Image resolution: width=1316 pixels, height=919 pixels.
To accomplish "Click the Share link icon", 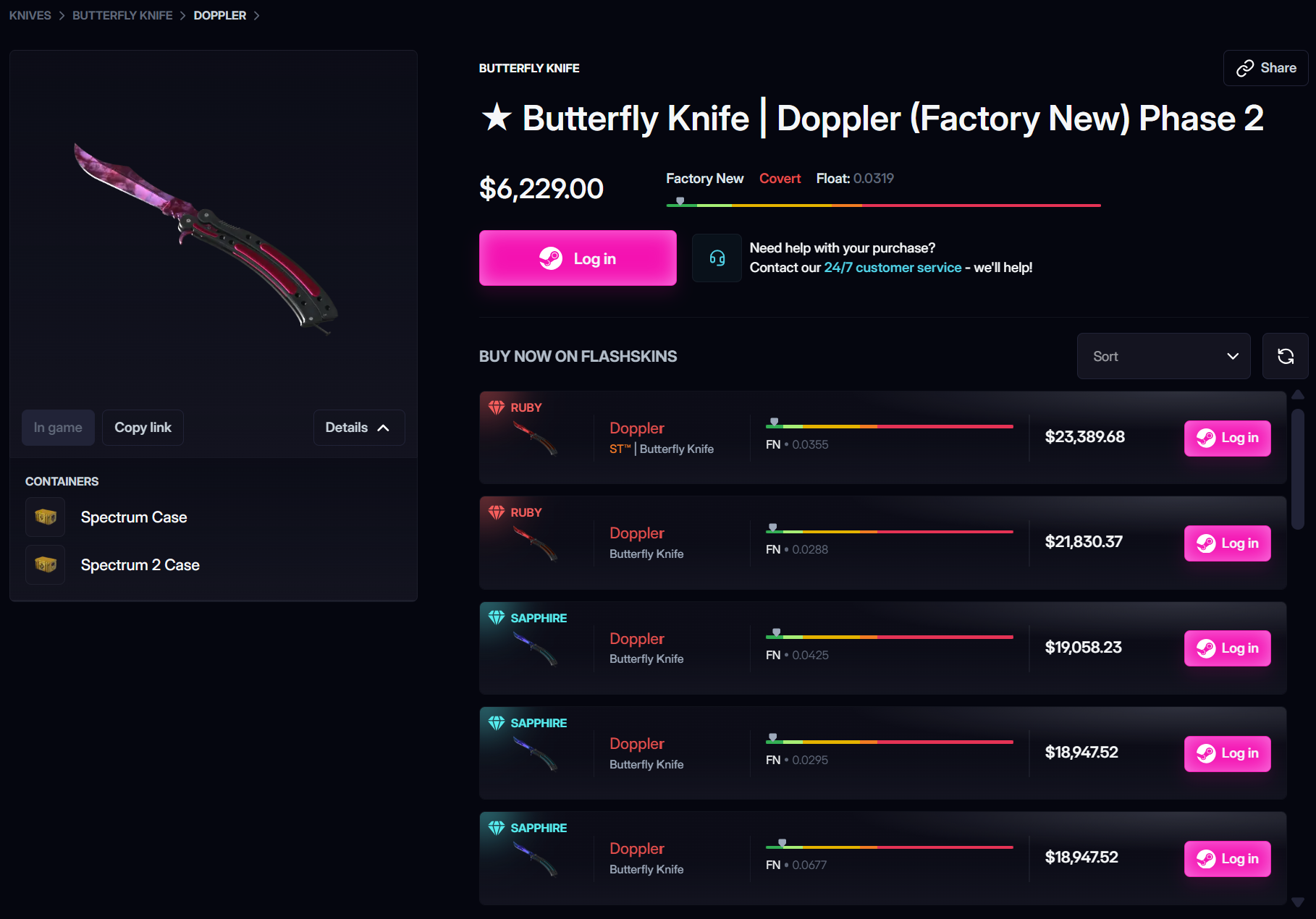I will coord(1244,67).
